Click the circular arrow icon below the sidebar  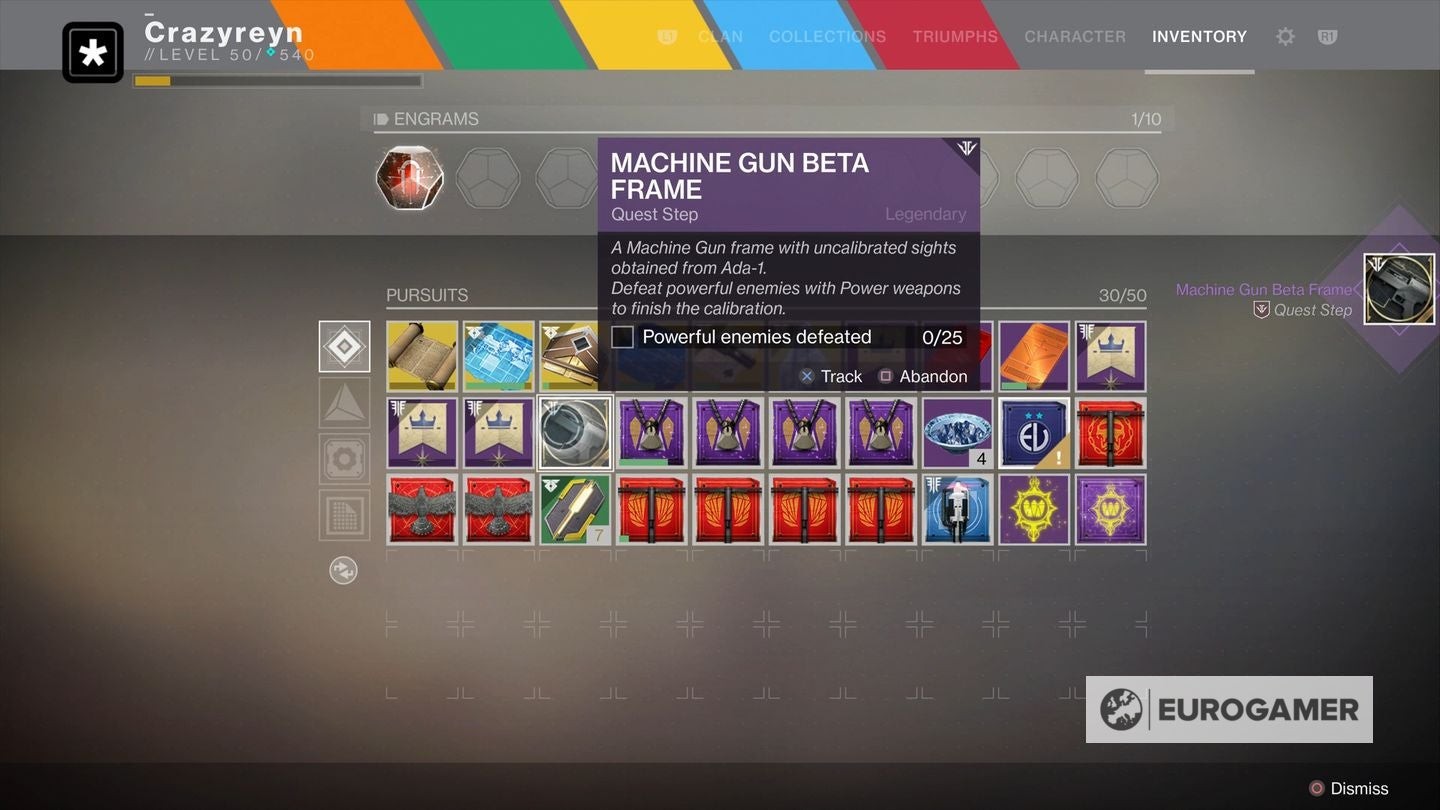click(344, 570)
